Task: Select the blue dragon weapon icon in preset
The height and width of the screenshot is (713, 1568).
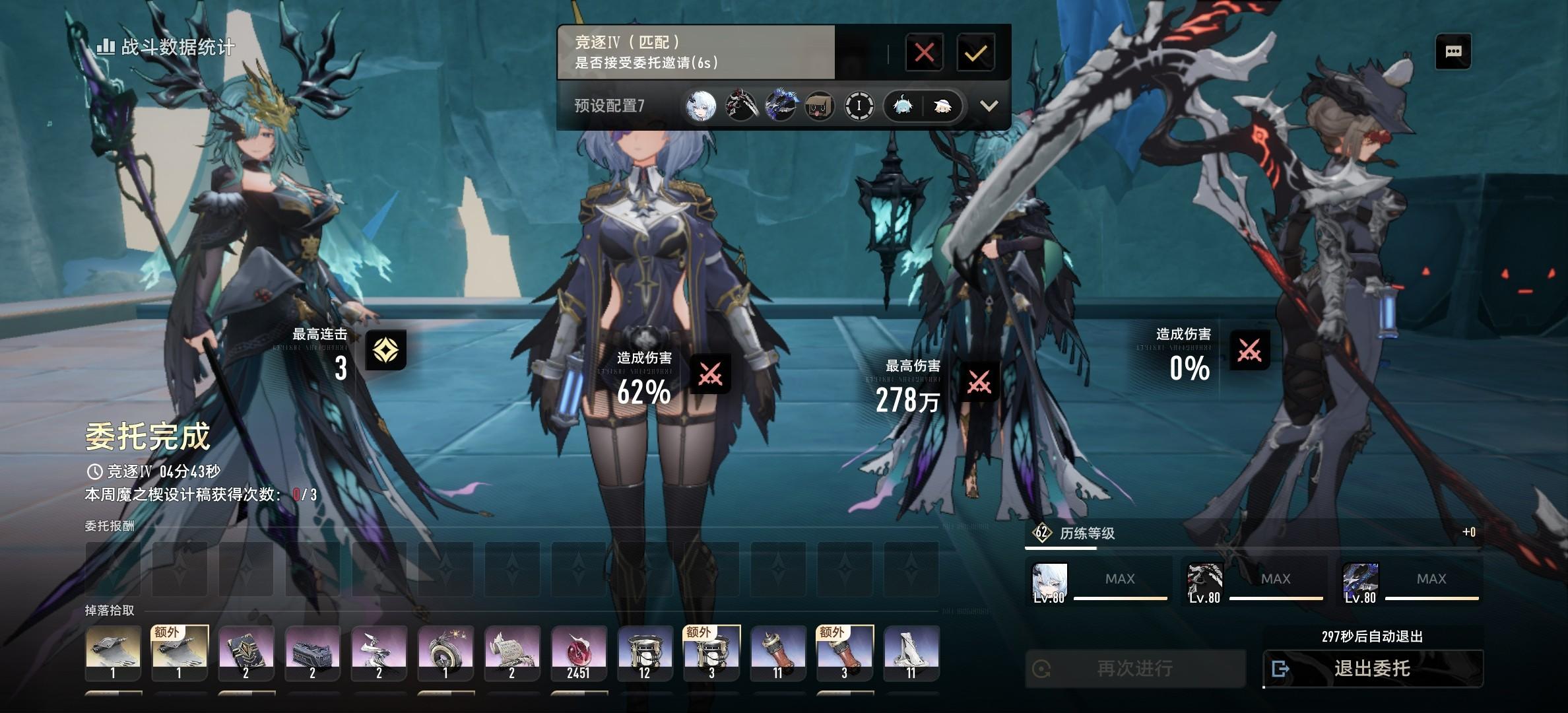Action: [780, 106]
